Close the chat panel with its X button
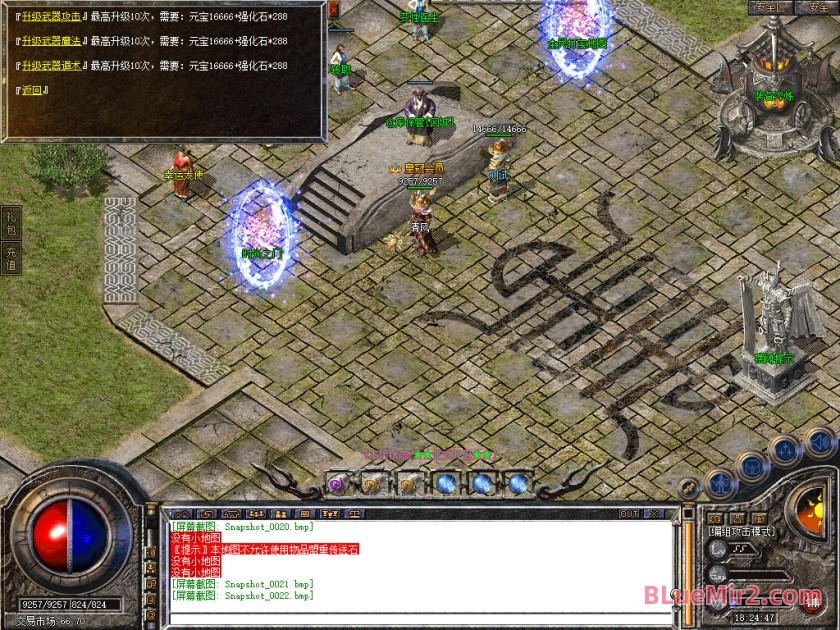Viewport: 840px width, 630px height. (x=656, y=514)
